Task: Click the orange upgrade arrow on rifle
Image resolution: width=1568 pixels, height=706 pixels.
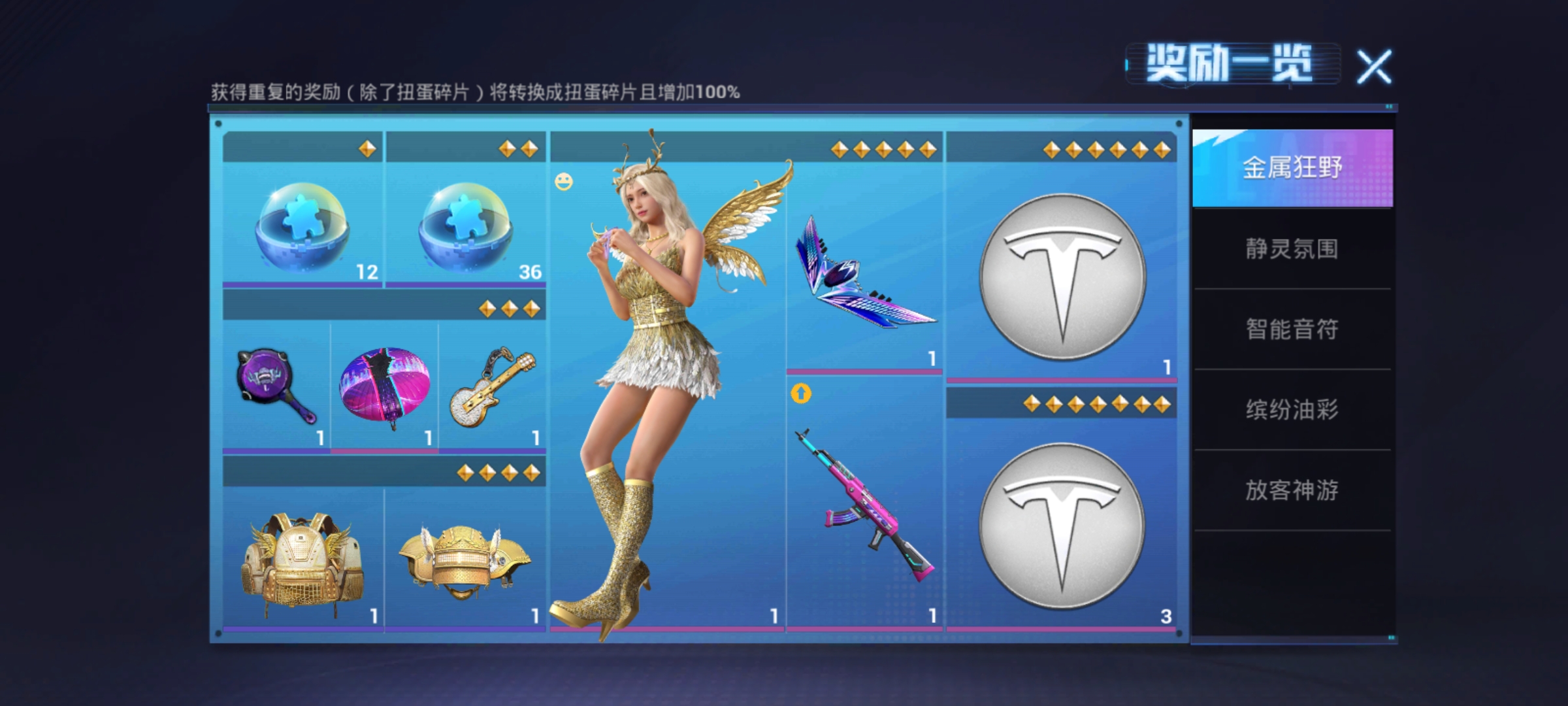Action: tap(801, 394)
